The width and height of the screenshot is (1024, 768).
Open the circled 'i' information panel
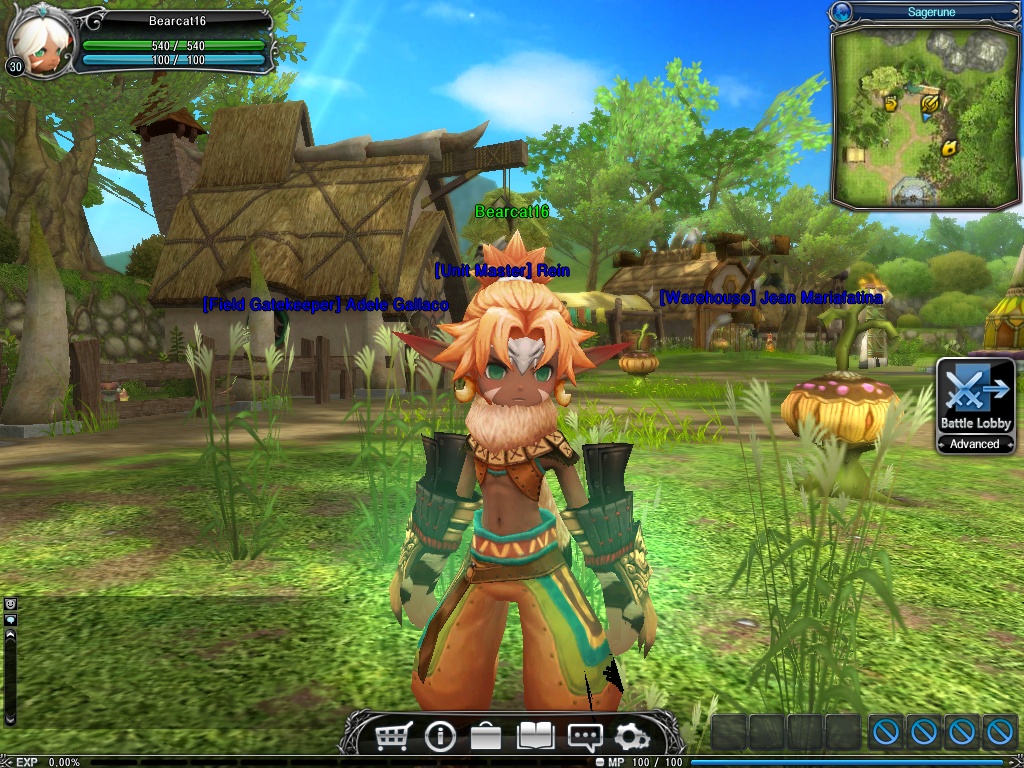440,737
